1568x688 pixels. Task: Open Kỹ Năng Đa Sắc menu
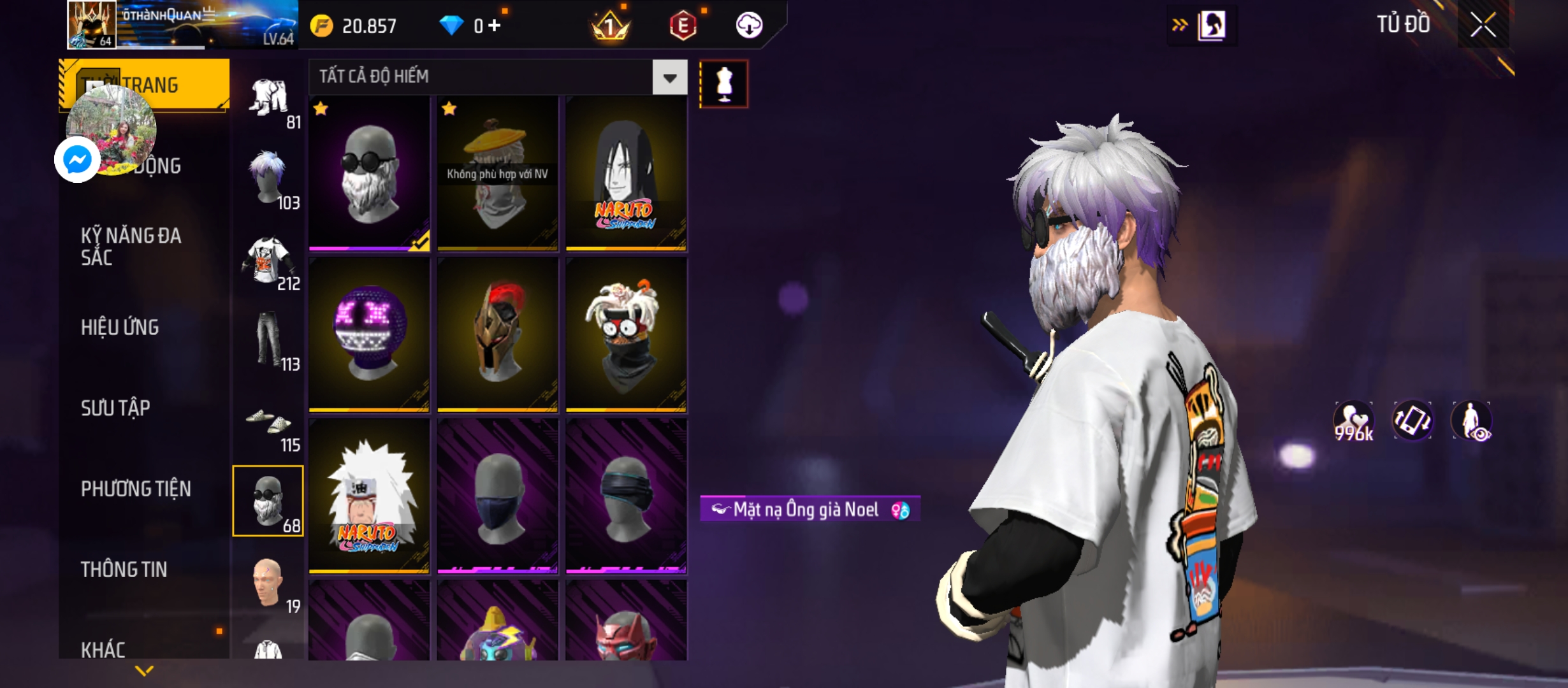click(131, 247)
